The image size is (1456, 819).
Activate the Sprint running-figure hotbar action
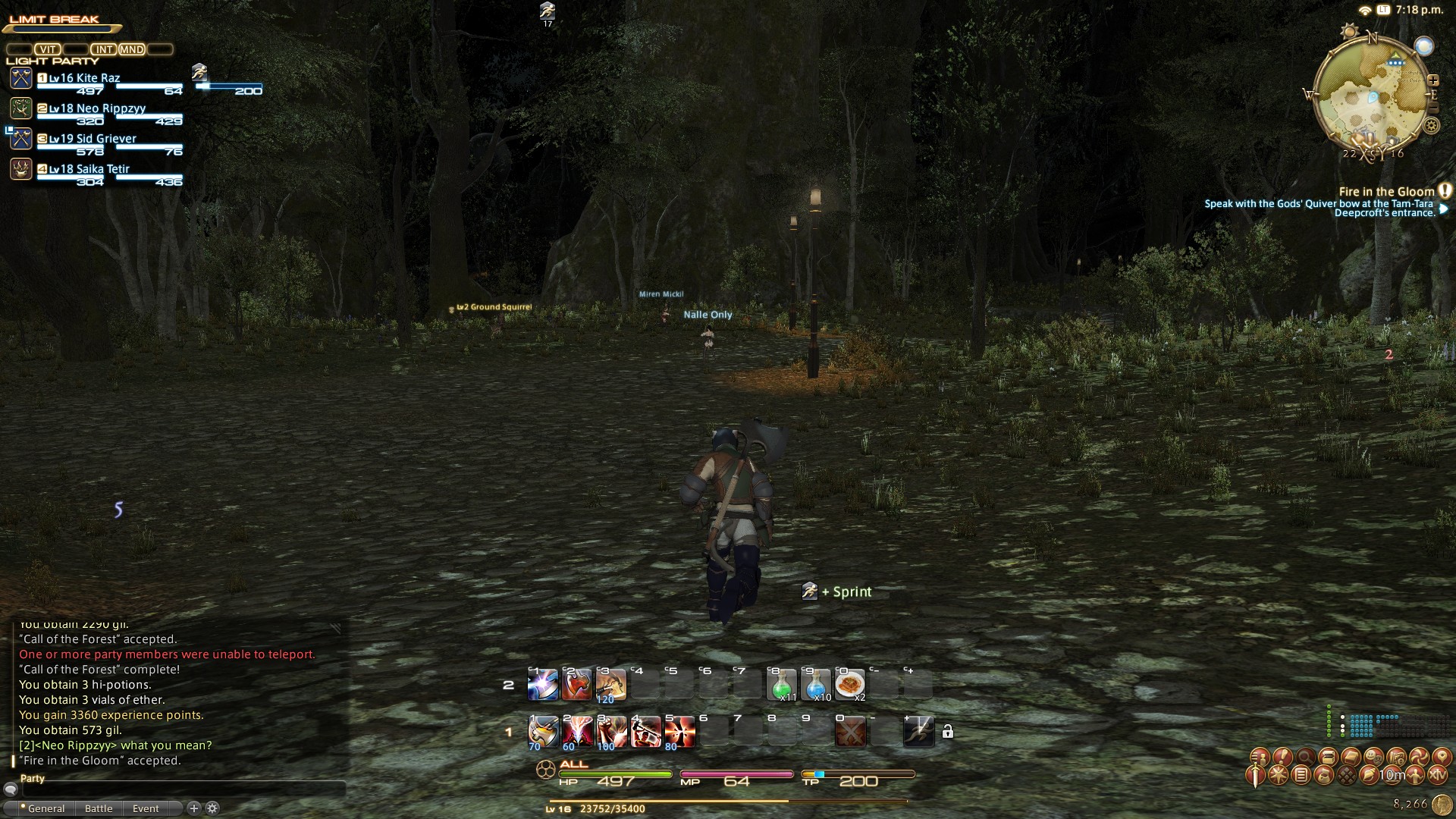pyautogui.click(x=918, y=732)
